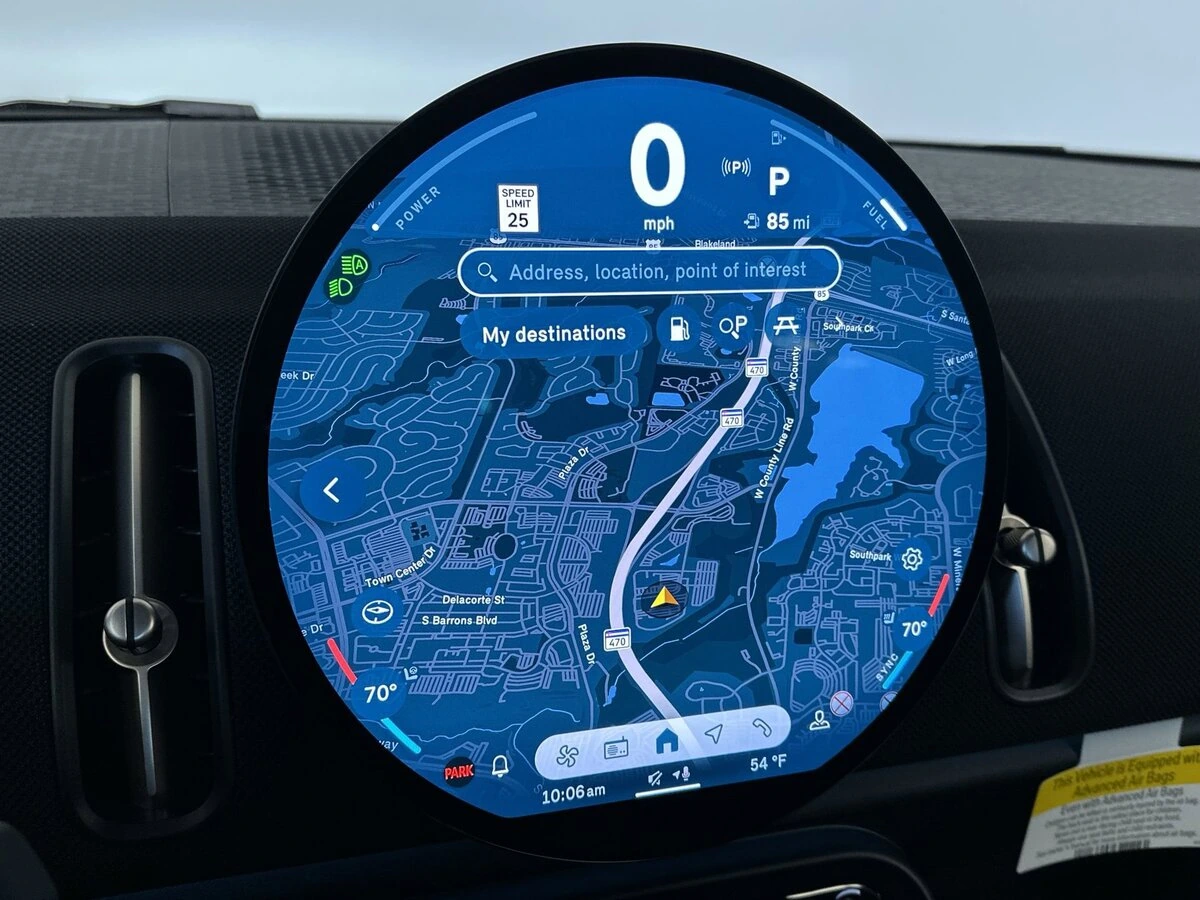
Task: Tap the address search field
Action: coord(648,271)
